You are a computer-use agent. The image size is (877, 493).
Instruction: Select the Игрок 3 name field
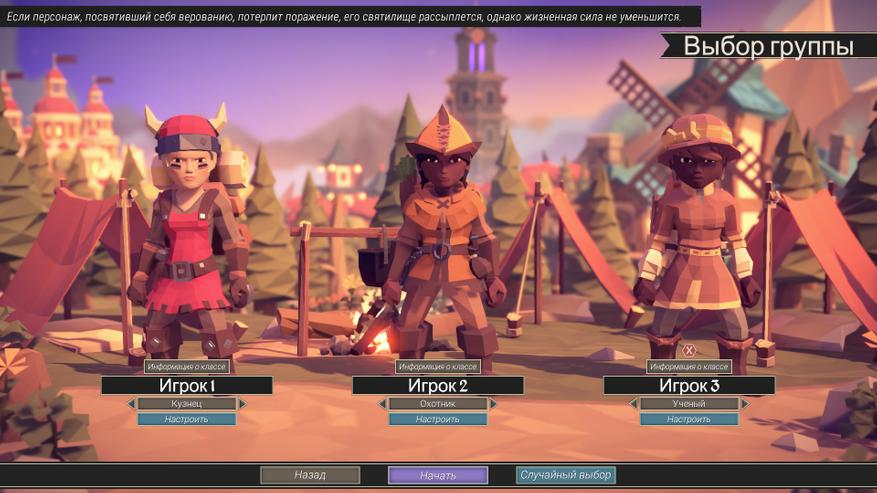tap(689, 386)
